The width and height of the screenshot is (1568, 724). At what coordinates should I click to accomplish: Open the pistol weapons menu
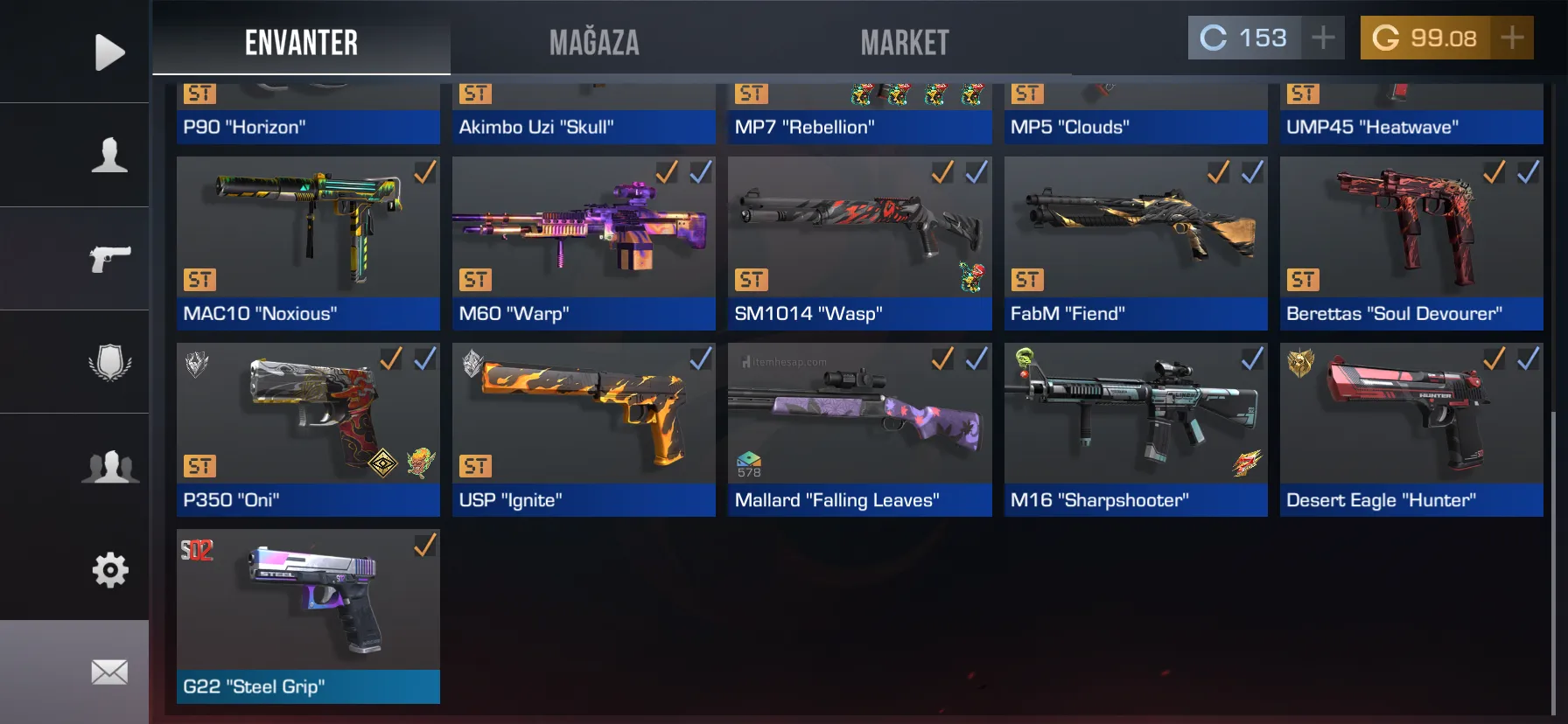(x=109, y=259)
